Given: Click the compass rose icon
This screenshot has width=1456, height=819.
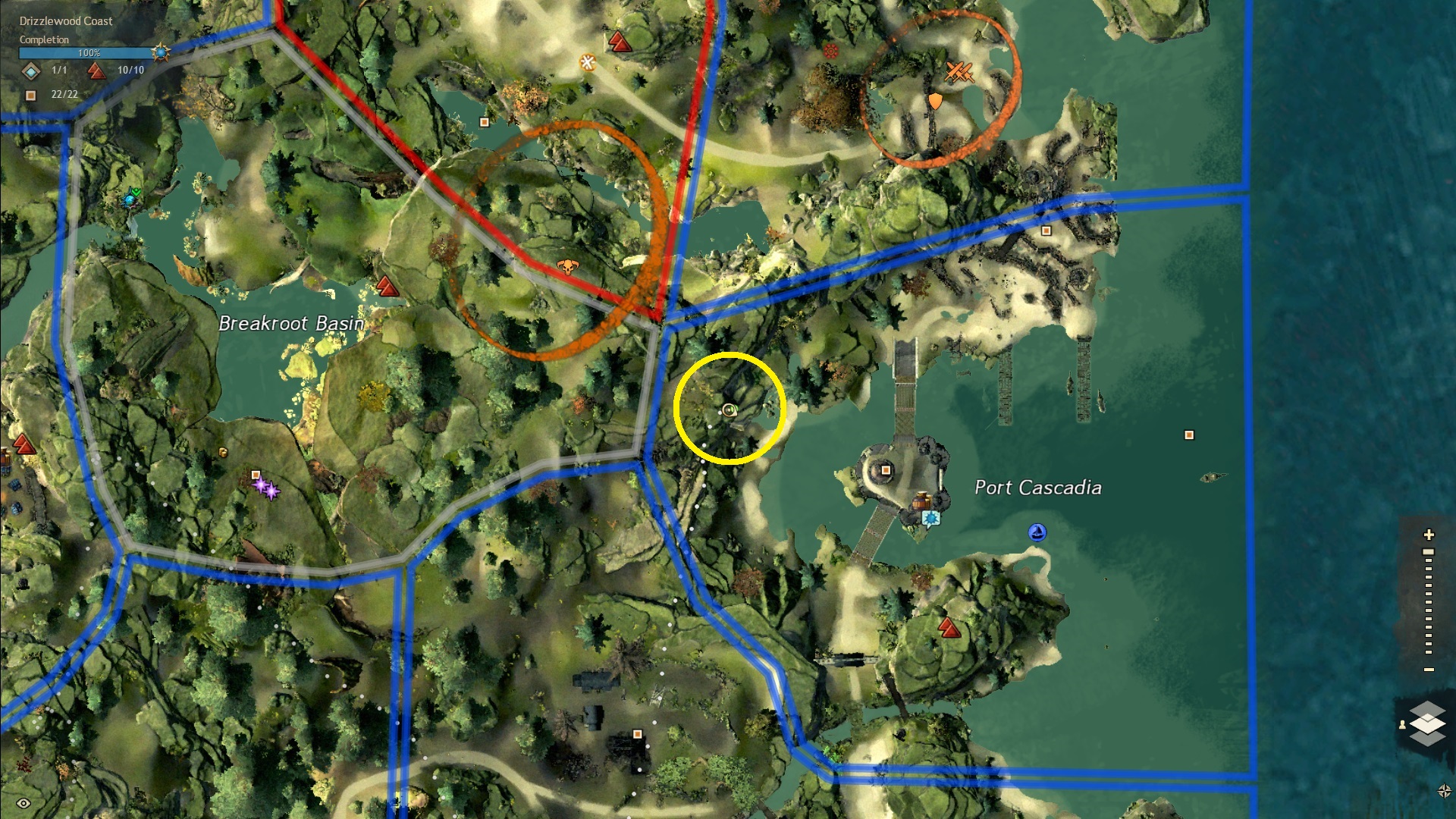Looking at the screenshot, I should point(1444,791).
